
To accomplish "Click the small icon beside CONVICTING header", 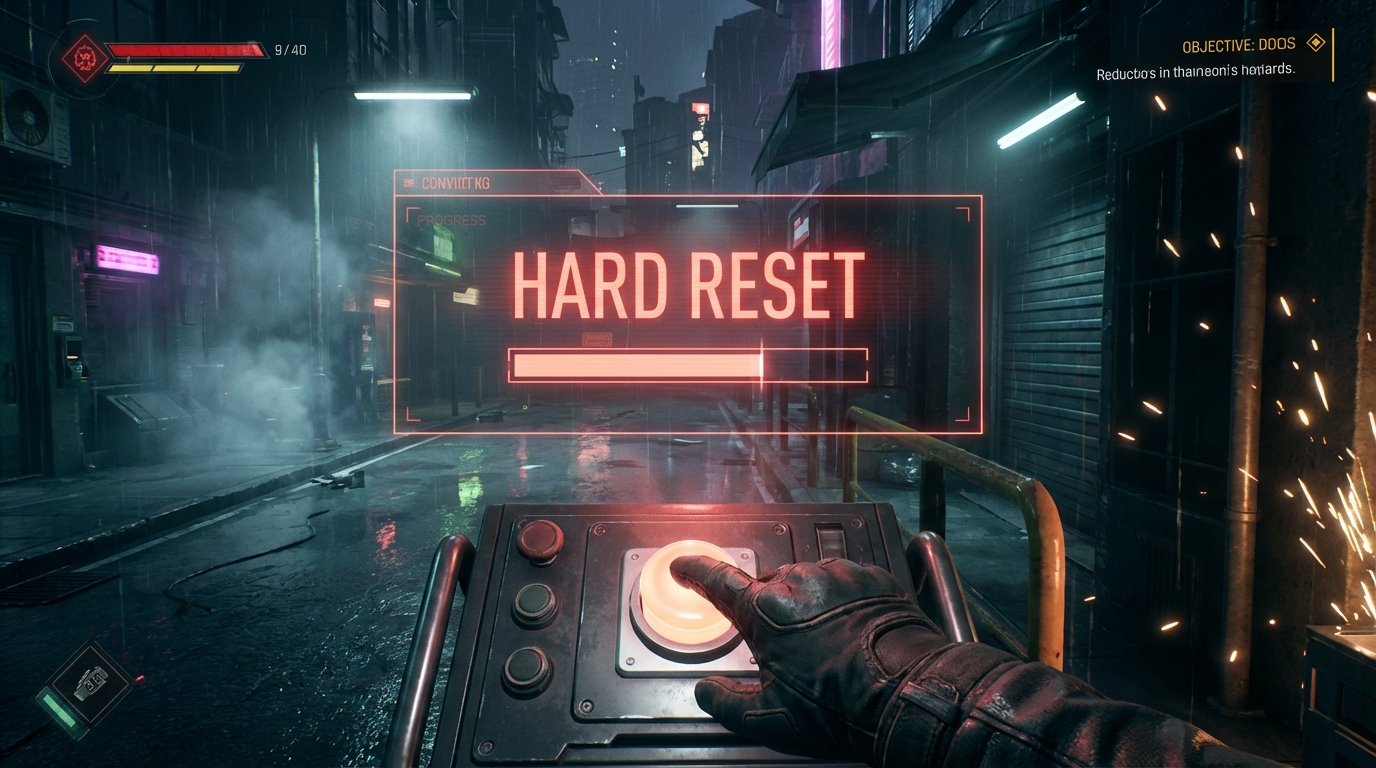I will tap(409, 185).
